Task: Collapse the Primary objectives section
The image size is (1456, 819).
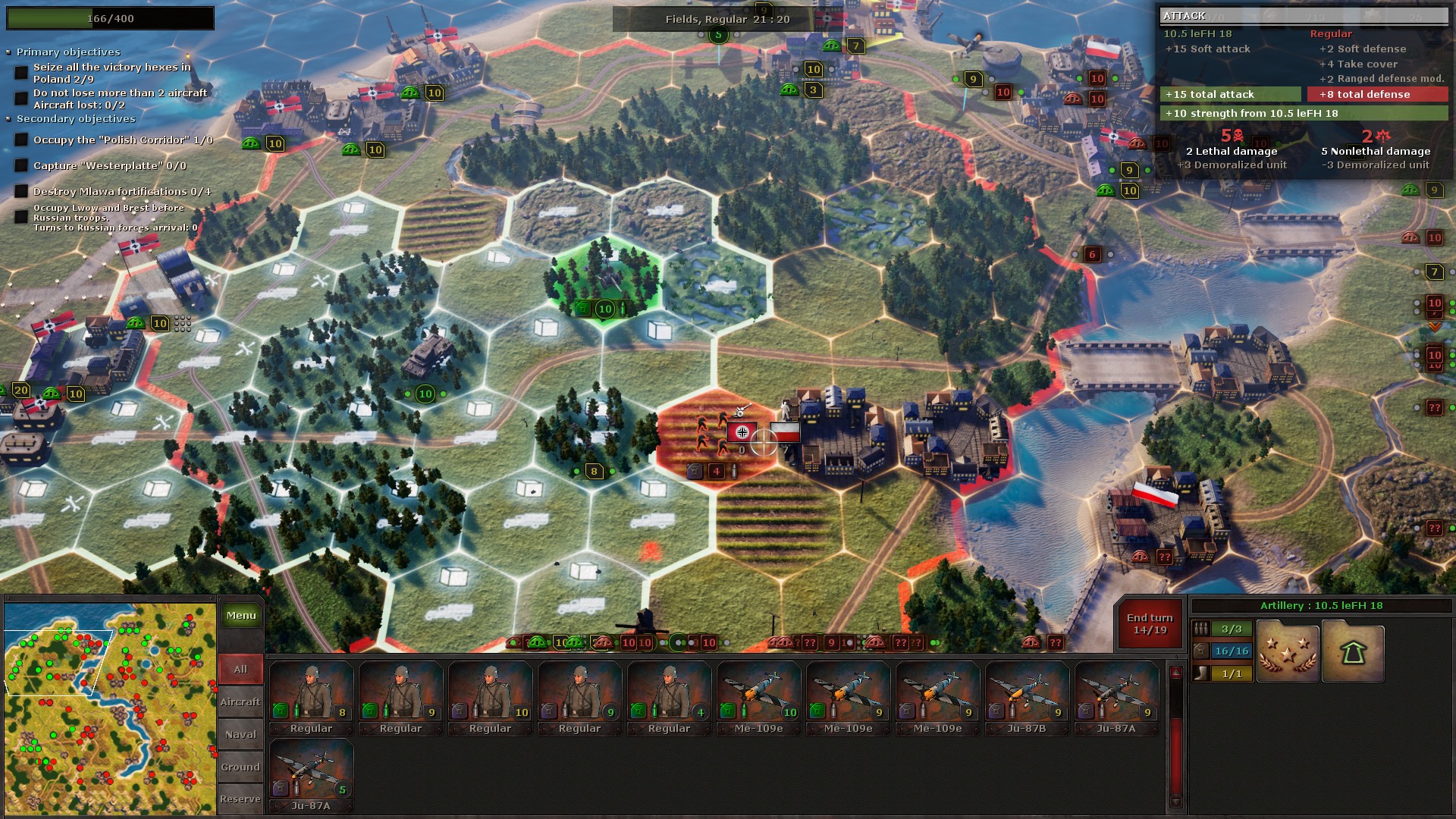Action: coord(8,52)
